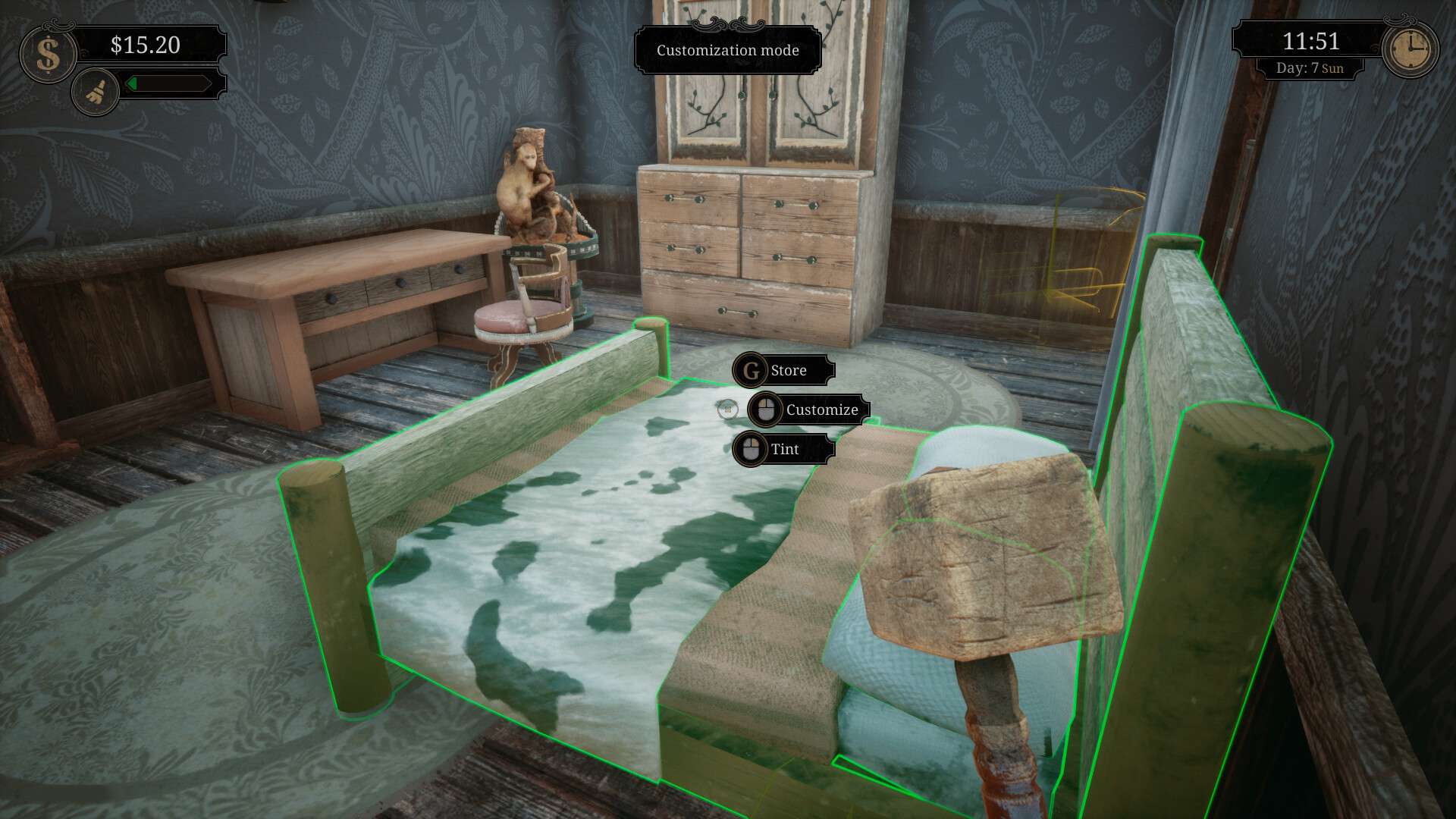Select the Store option
This screenshot has width=1456, height=819.
point(789,371)
